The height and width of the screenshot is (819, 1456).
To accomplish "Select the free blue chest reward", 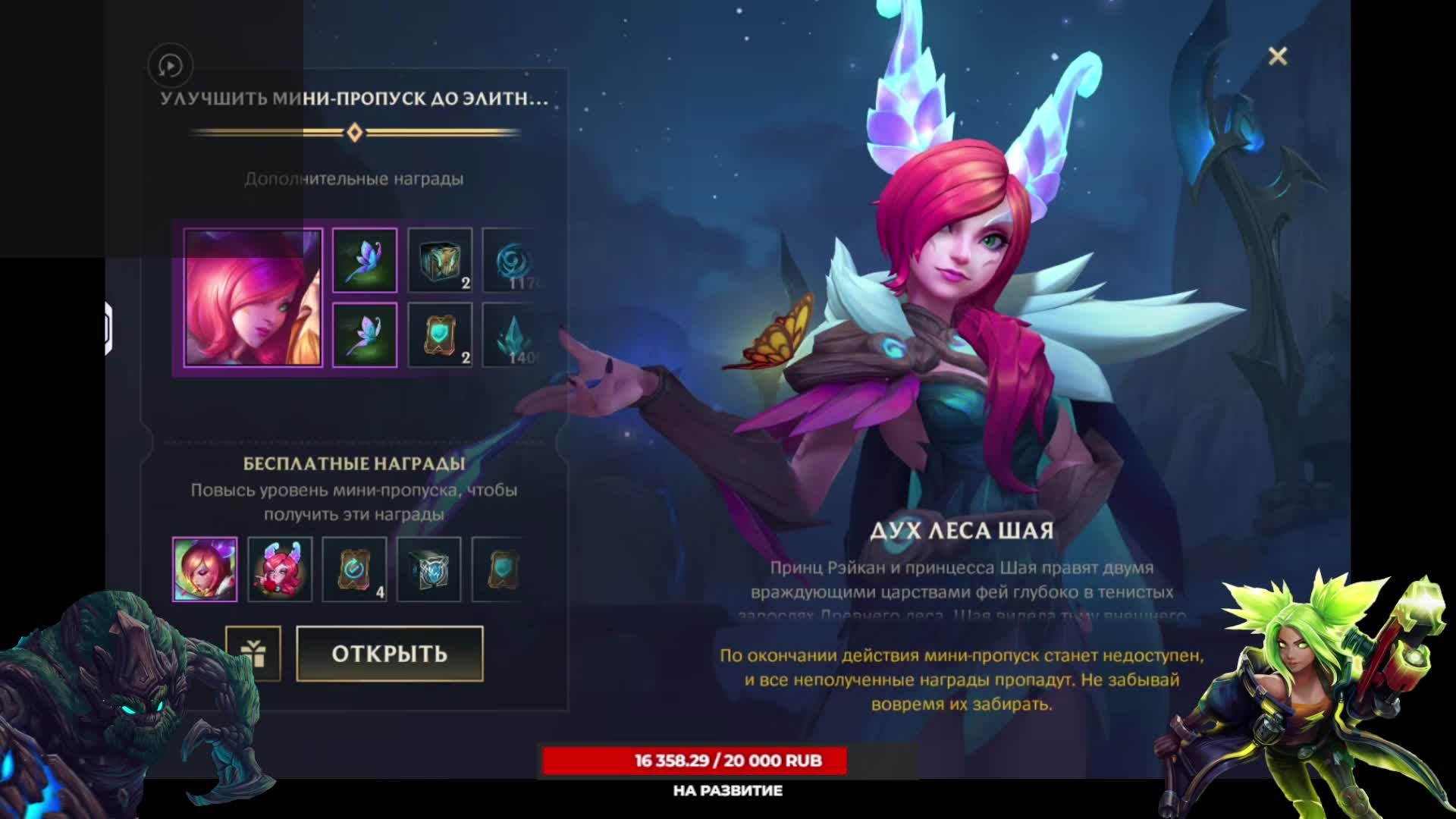I will coord(429,570).
